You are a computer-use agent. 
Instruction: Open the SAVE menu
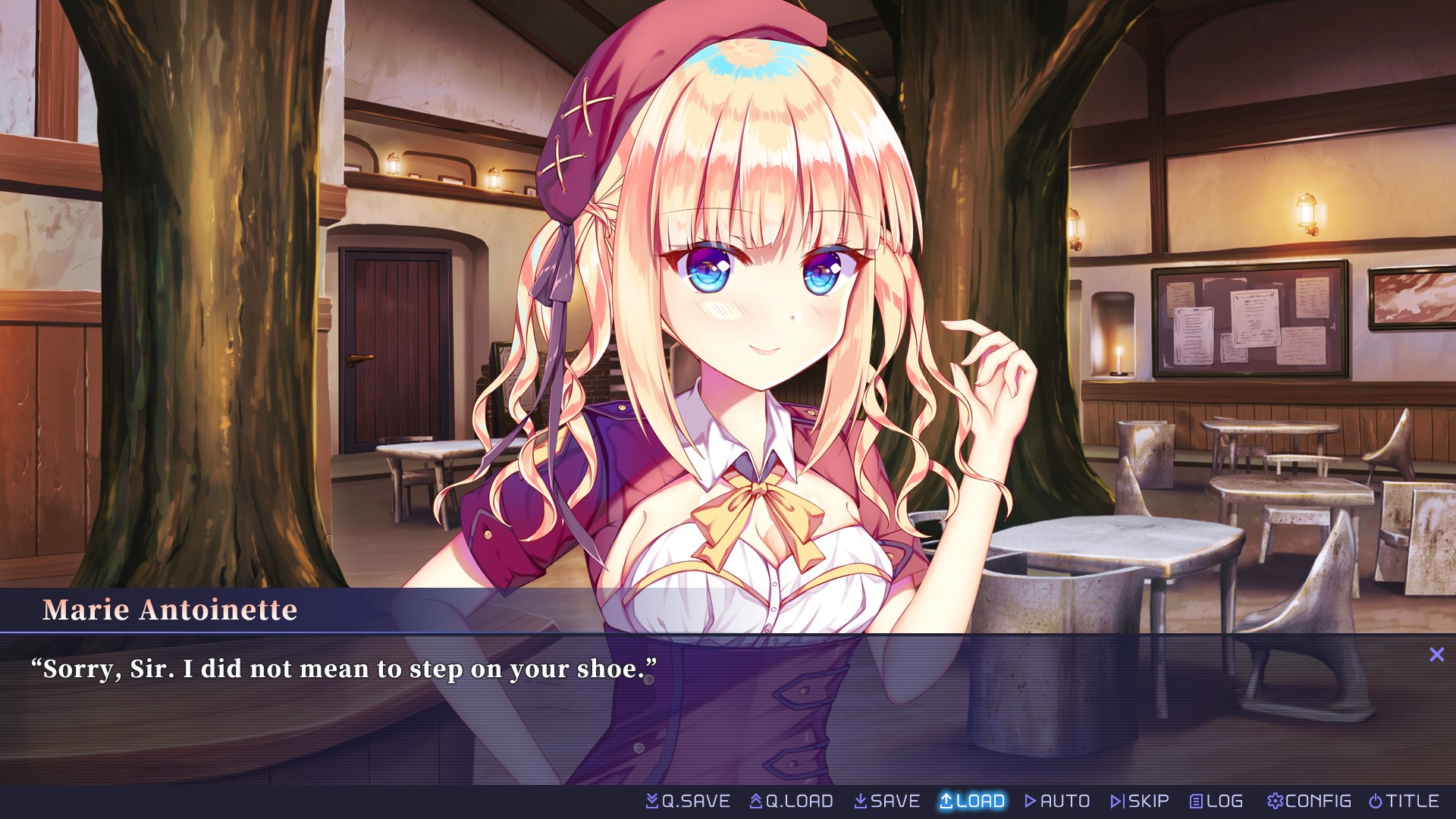(886, 801)
